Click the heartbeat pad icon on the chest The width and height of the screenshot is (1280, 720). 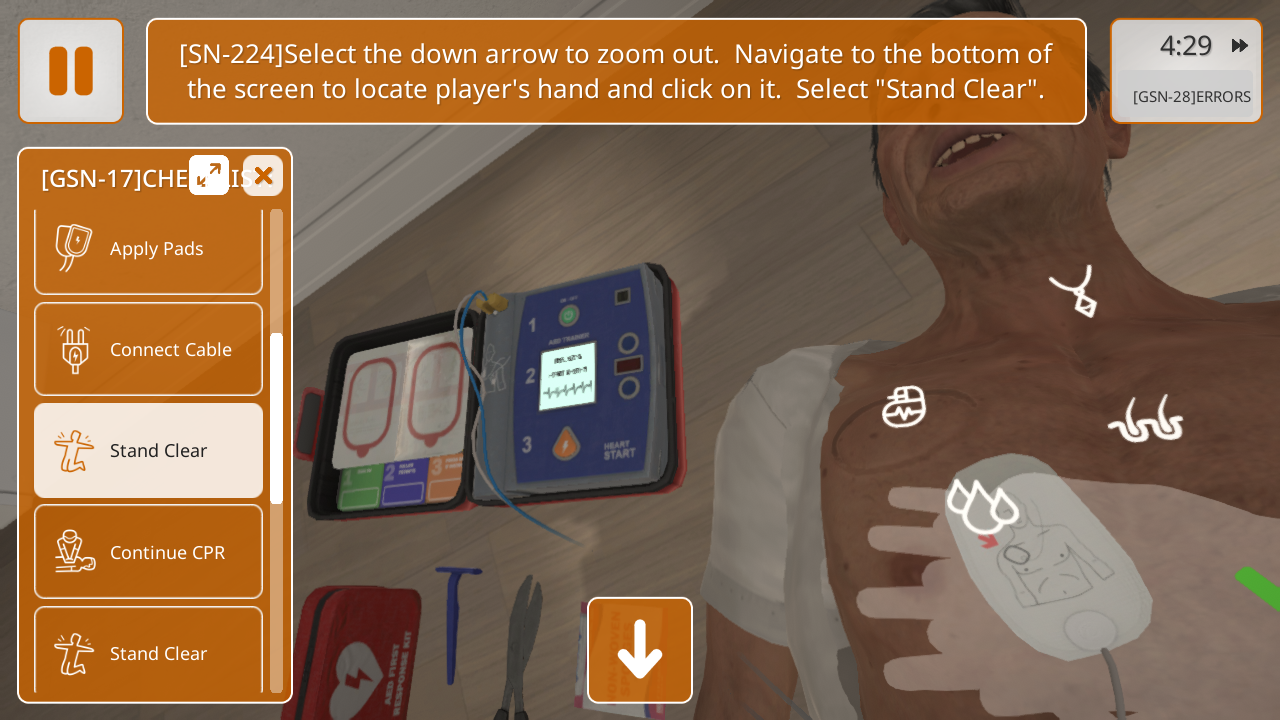[904, 407]
